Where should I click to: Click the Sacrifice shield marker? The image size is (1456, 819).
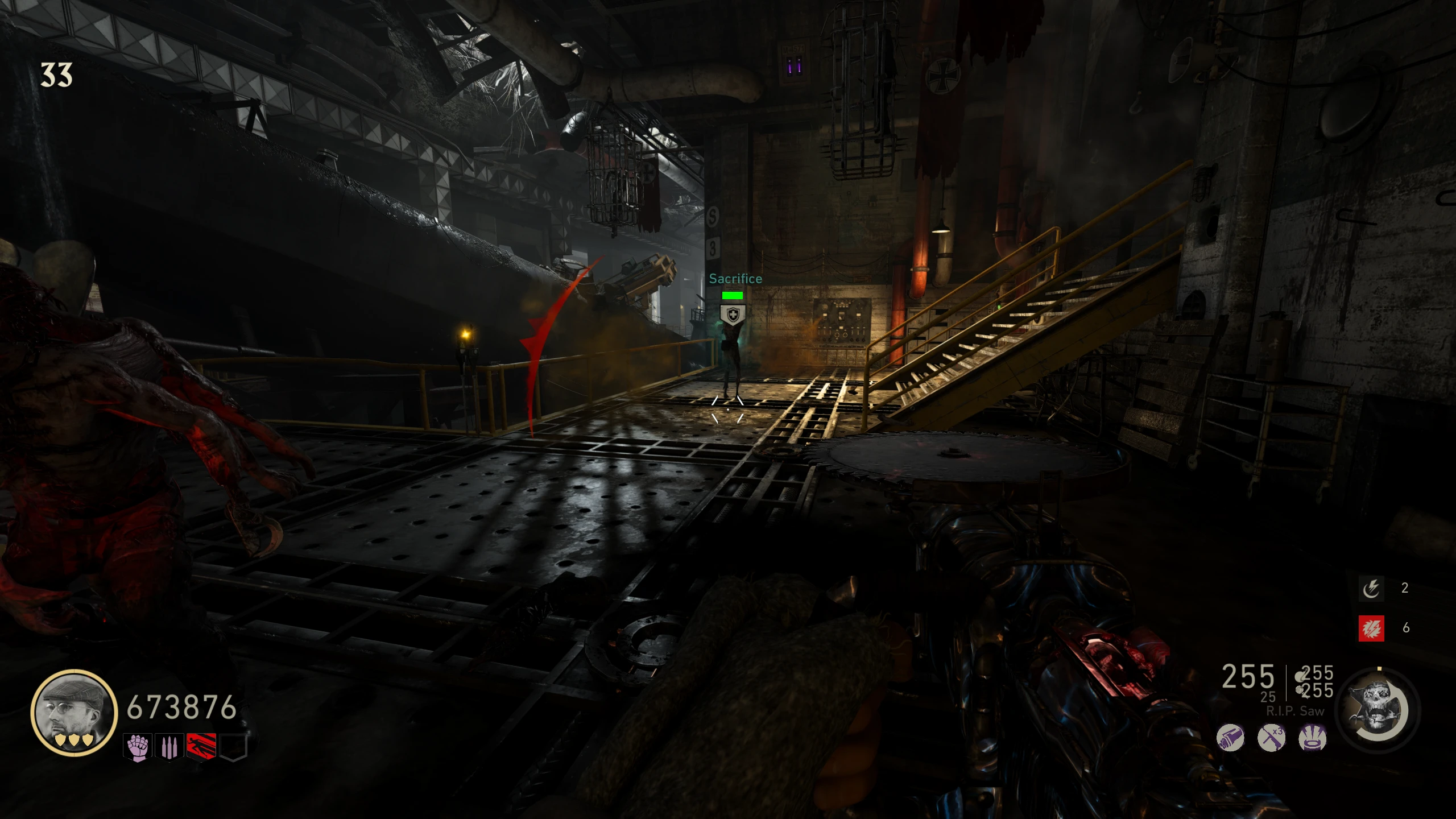[733, 315]
